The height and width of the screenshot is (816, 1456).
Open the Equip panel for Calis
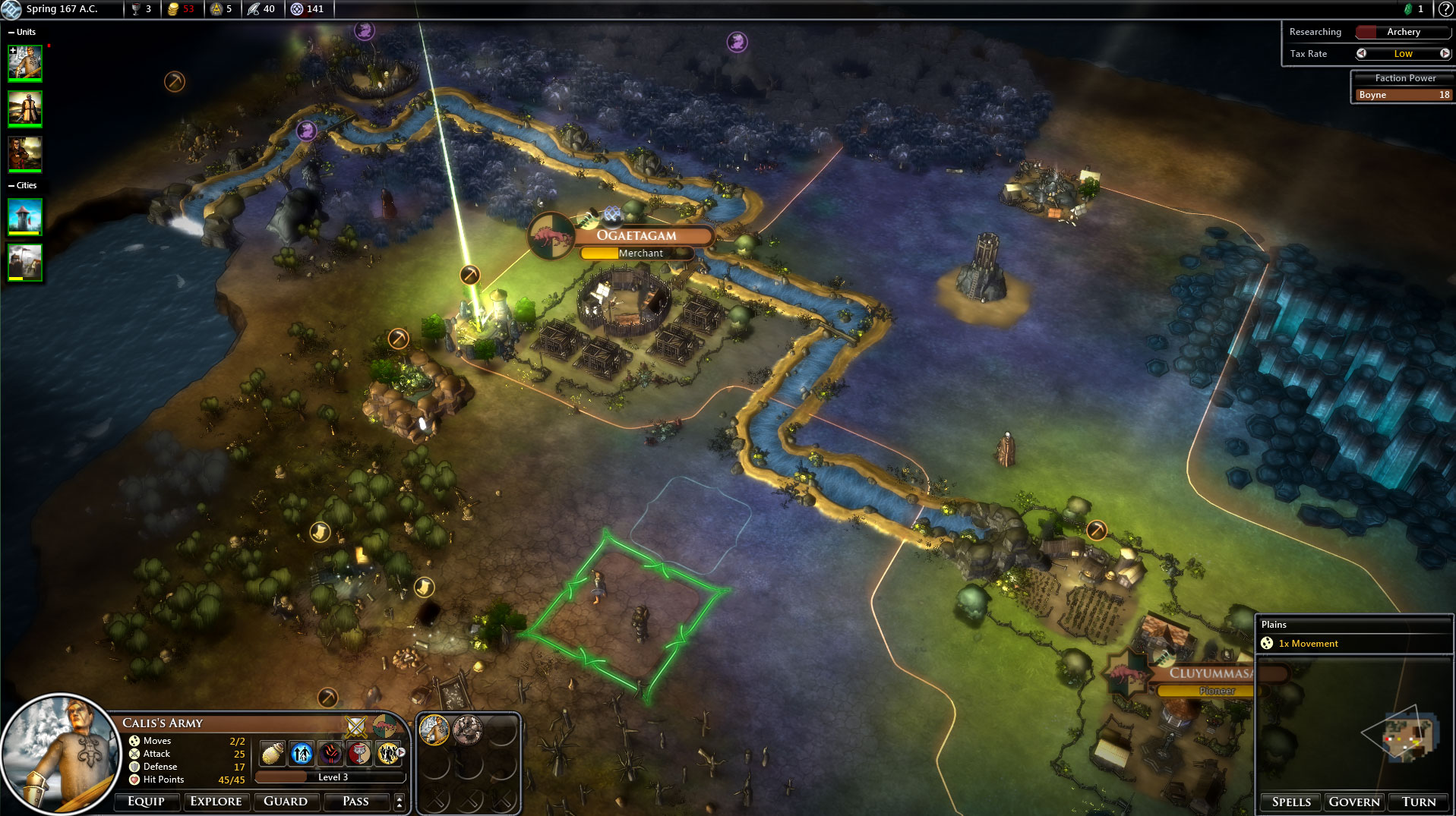(x=146, y=802)
